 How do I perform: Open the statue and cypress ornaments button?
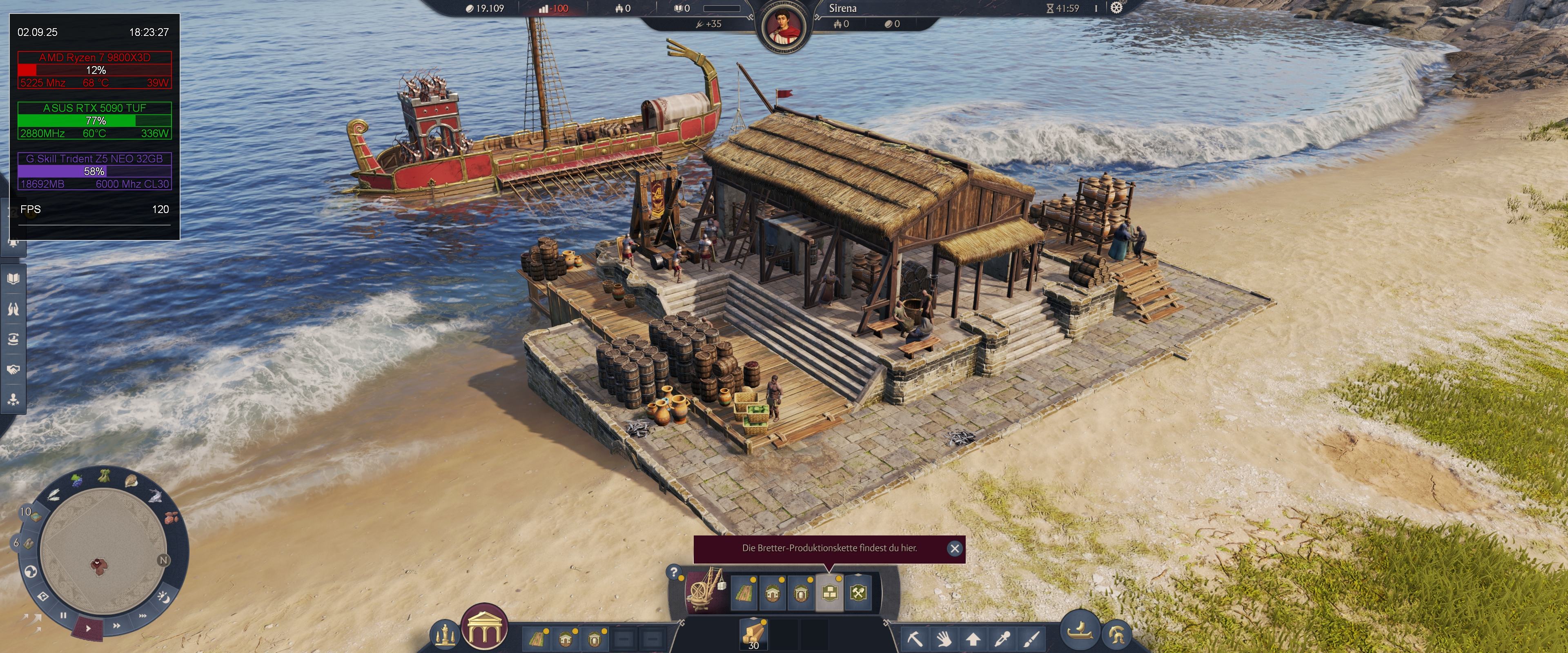(x=445, y=635)
